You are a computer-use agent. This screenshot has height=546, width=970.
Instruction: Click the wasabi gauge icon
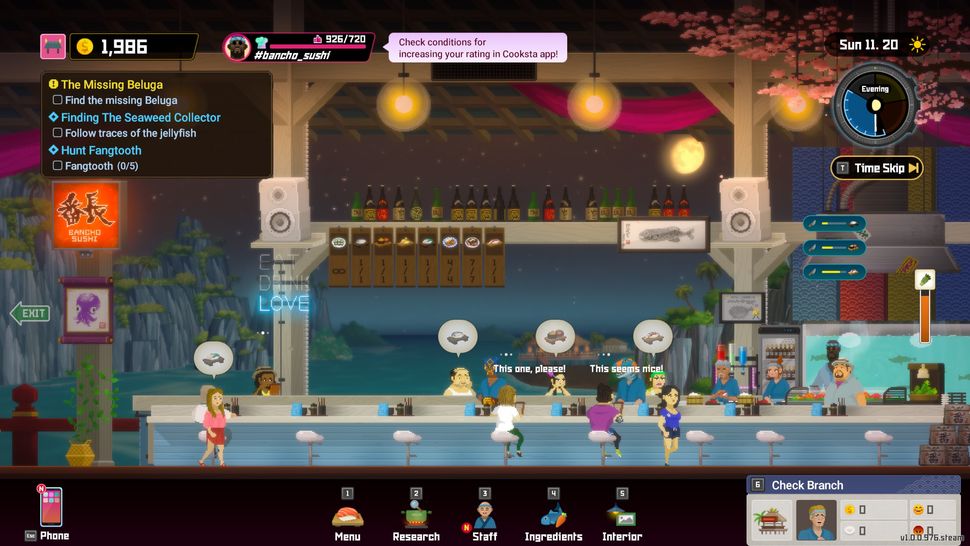pyautogui.click(x=925, y=280)
